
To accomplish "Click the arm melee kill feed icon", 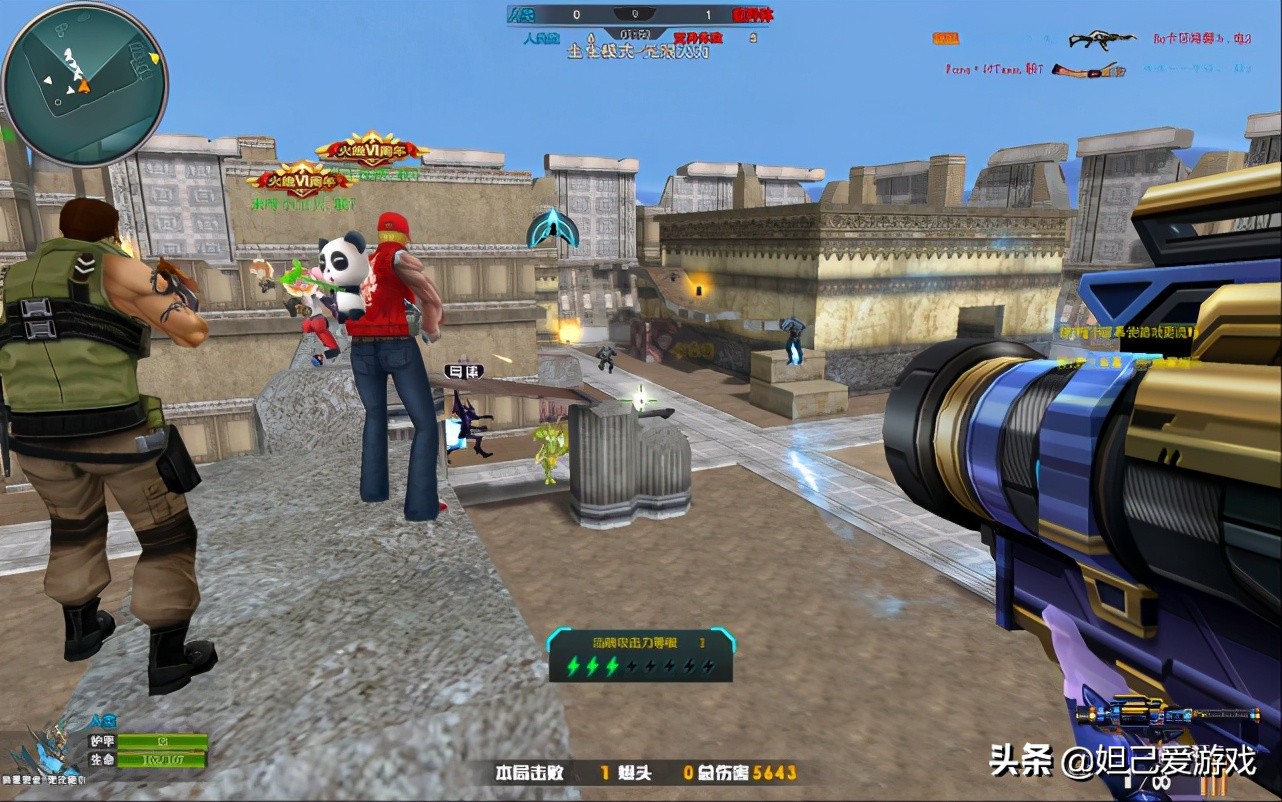I will click(1088, 70).
